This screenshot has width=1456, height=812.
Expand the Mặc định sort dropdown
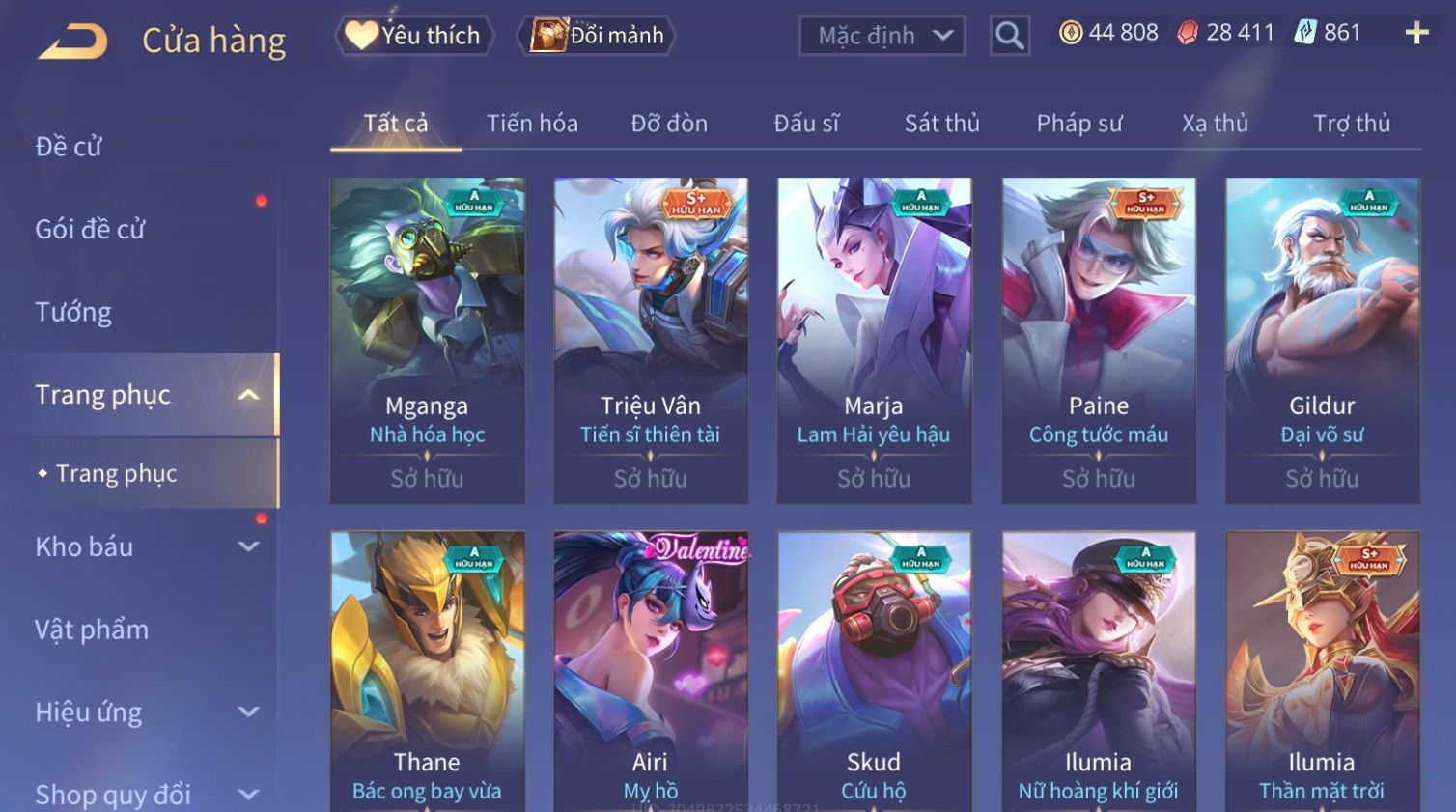click(x=882, y=36)
